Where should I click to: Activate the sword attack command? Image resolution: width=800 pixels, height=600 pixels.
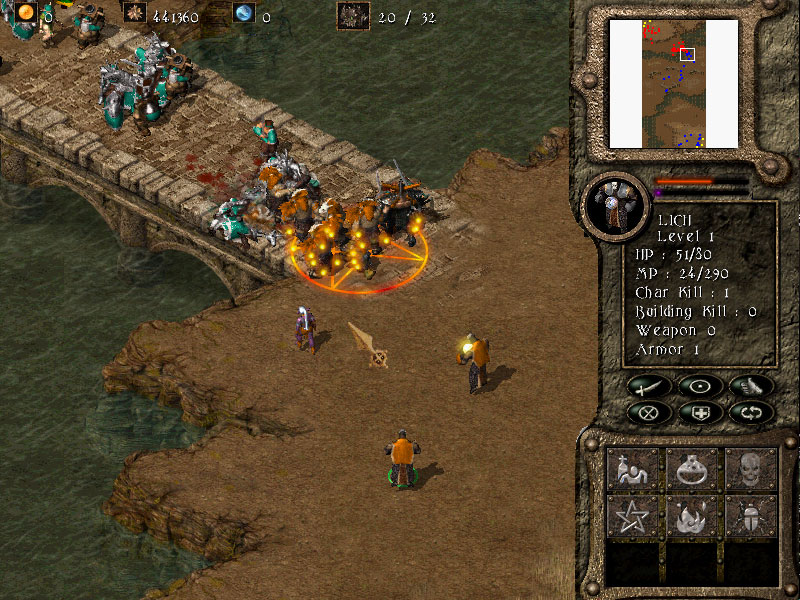tap(647, 385)
